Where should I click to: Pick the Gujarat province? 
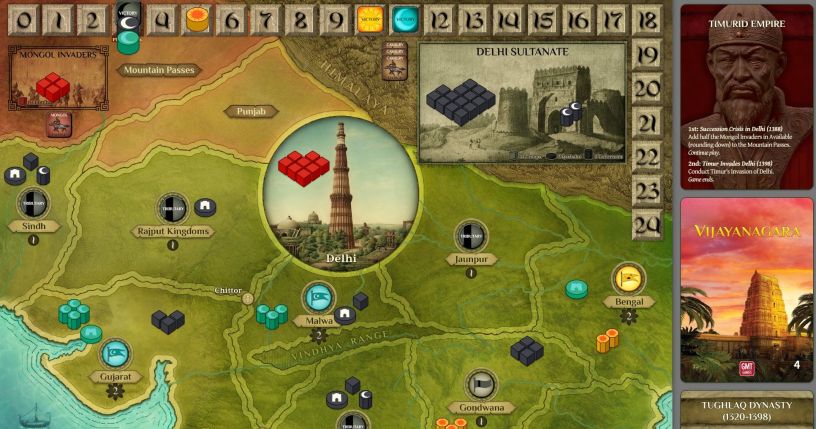(114, 376)
